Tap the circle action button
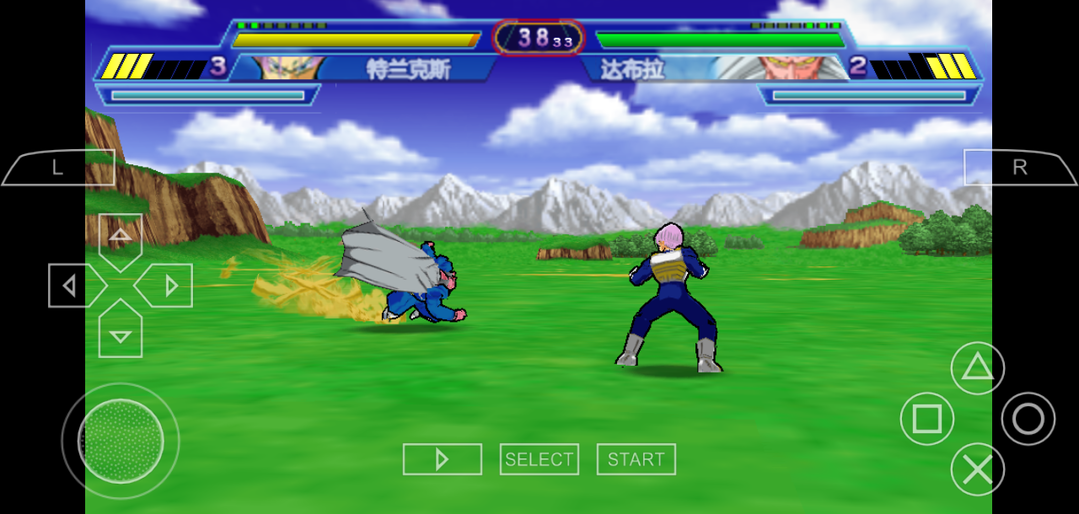Image resolution: width=1079 pixels, height=514 pixels. (x=1028, y=418)
